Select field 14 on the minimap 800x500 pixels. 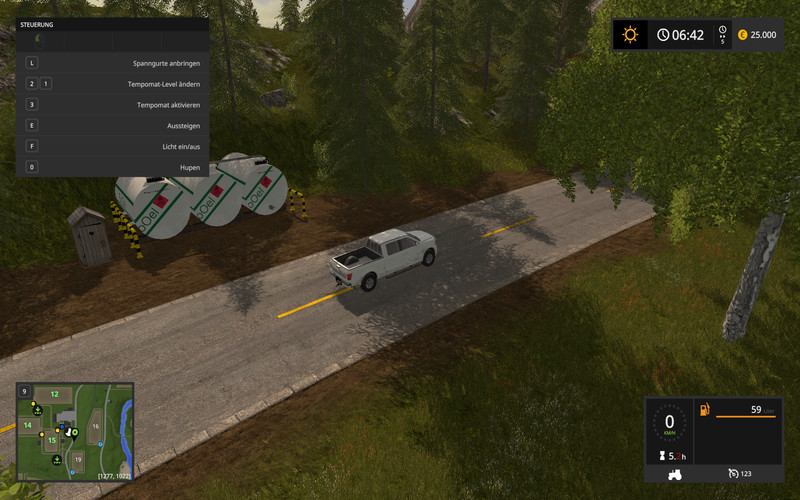point(27,425)
